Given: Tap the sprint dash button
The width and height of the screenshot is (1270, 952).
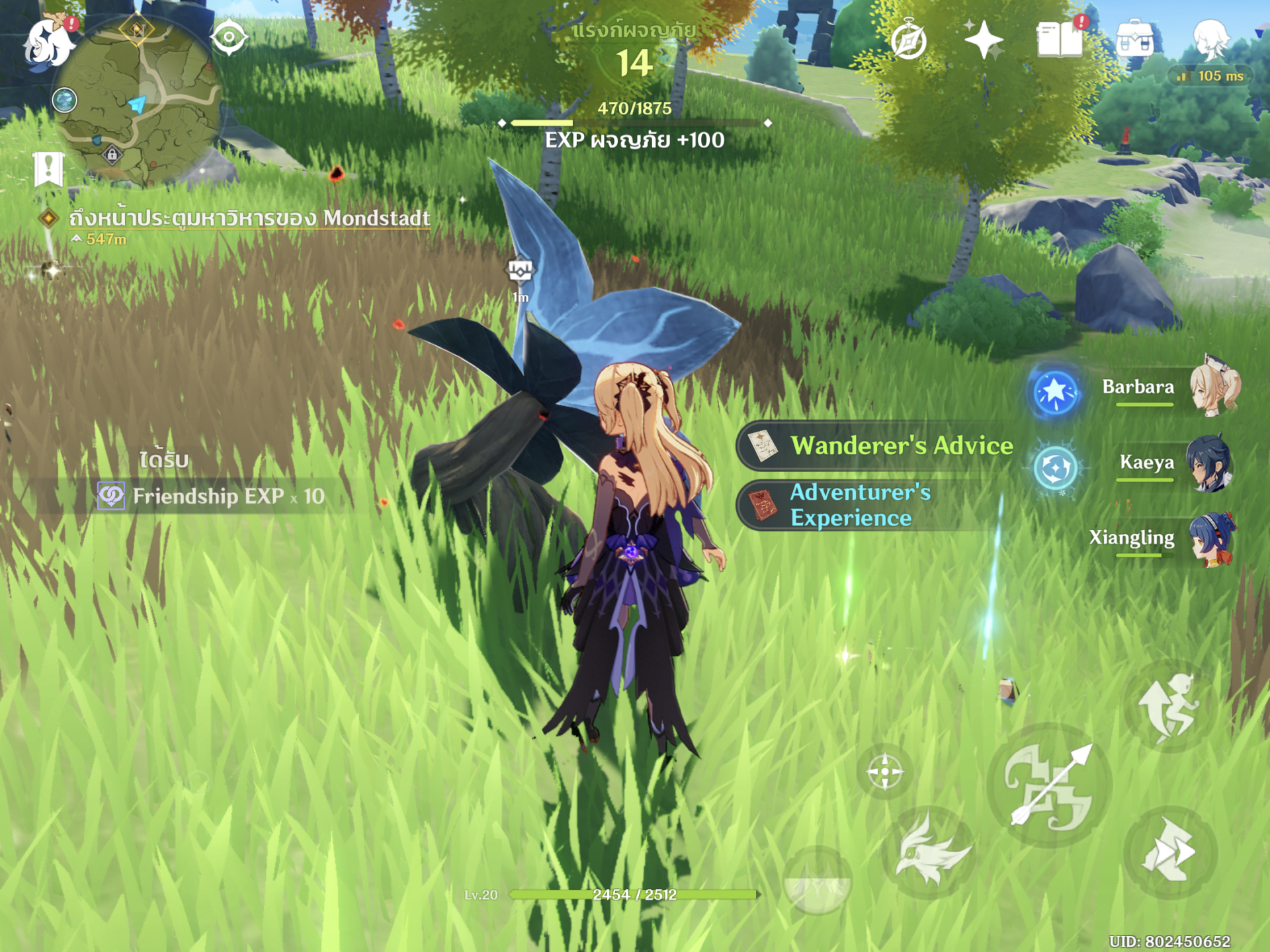Looking at the screenshot, I should click(x=1170, y=853).
